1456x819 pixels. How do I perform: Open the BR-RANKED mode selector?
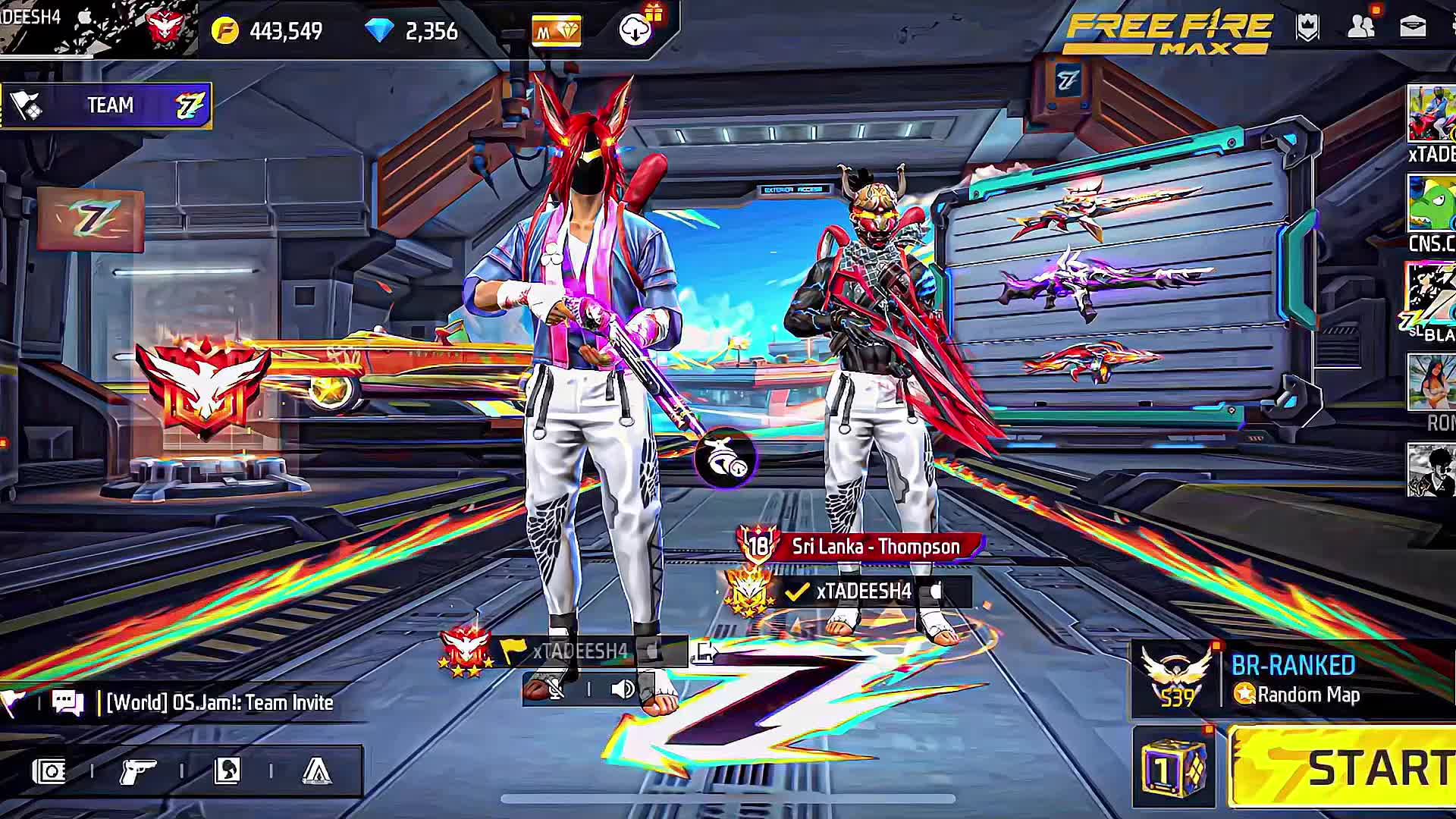click(x=1294, y=679)
